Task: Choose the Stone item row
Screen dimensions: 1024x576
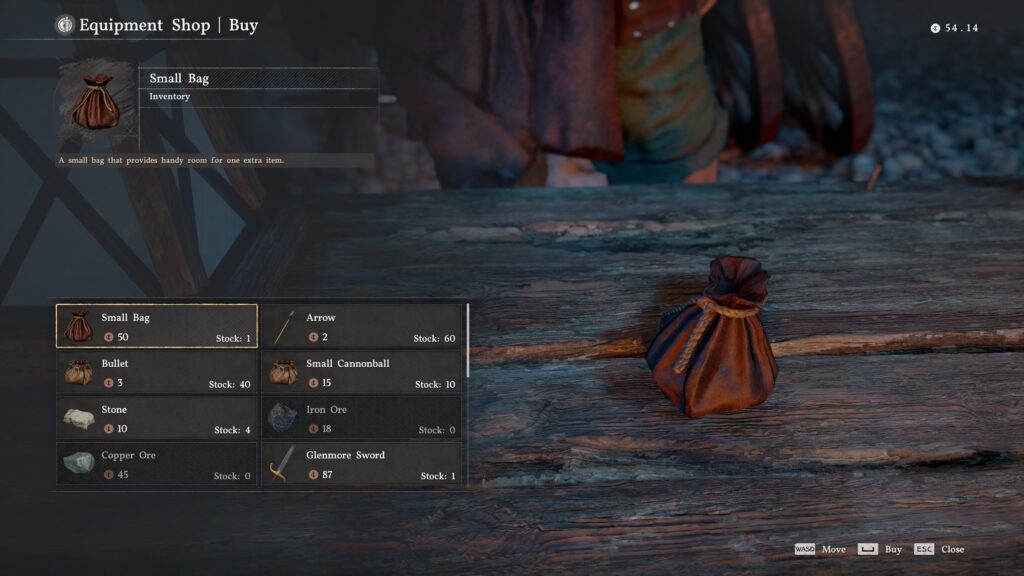Action: 157,418
